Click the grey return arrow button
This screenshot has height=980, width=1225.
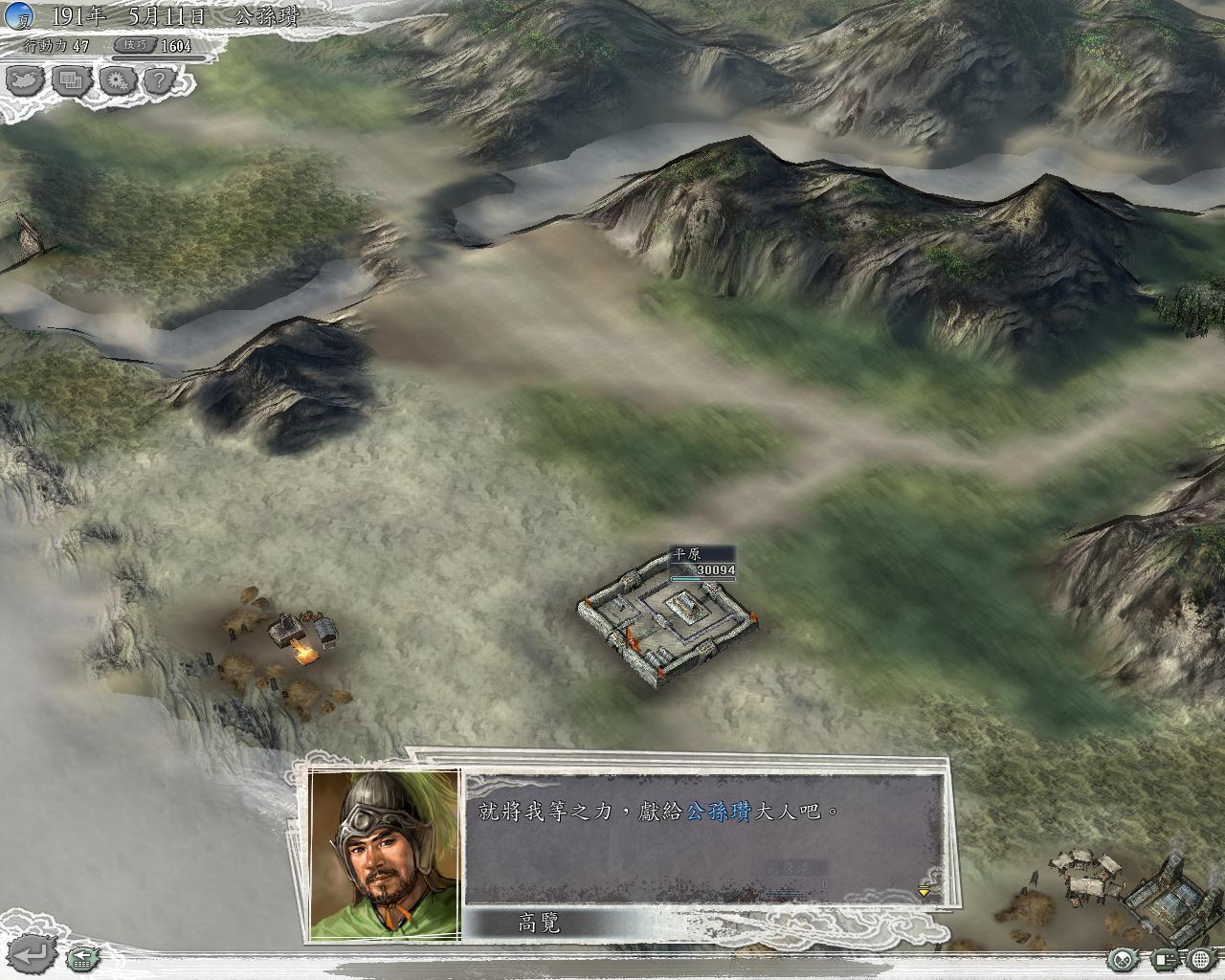tap(31, 954)
